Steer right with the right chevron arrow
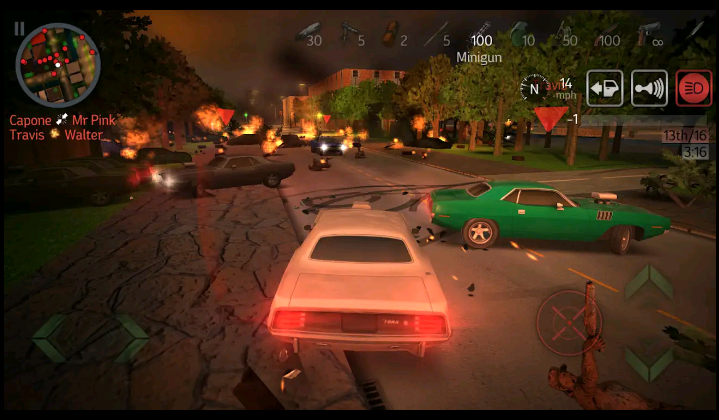719x420 pixels. [x=130, y=338]
